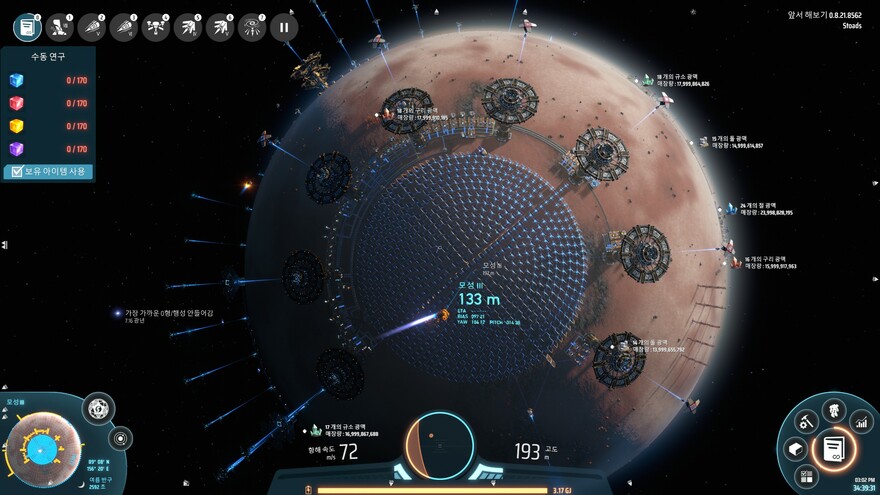
Task: Open the cube inventory icon
Action: click(796, 449)
